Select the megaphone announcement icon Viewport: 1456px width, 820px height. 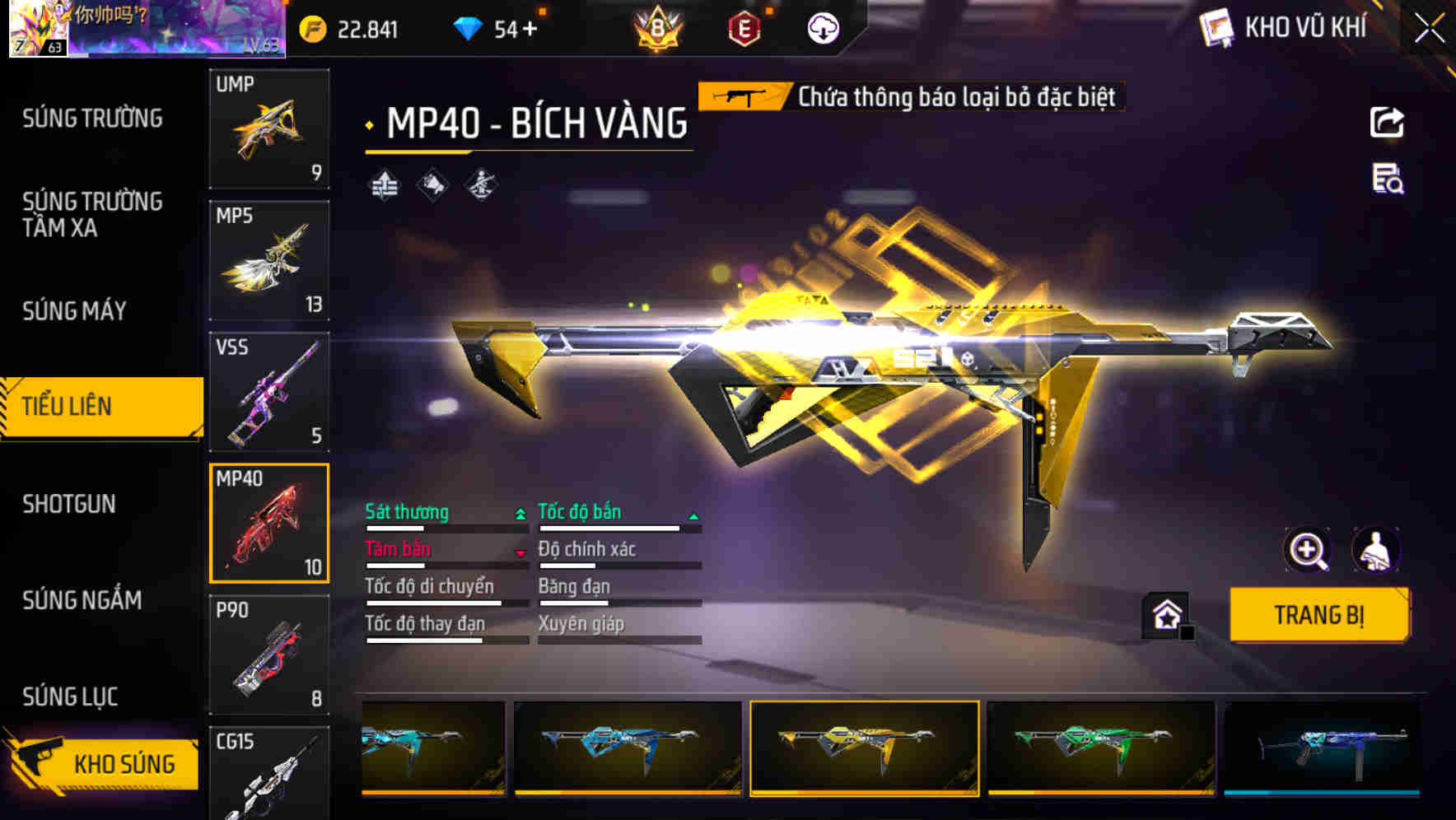coord(432,185)
